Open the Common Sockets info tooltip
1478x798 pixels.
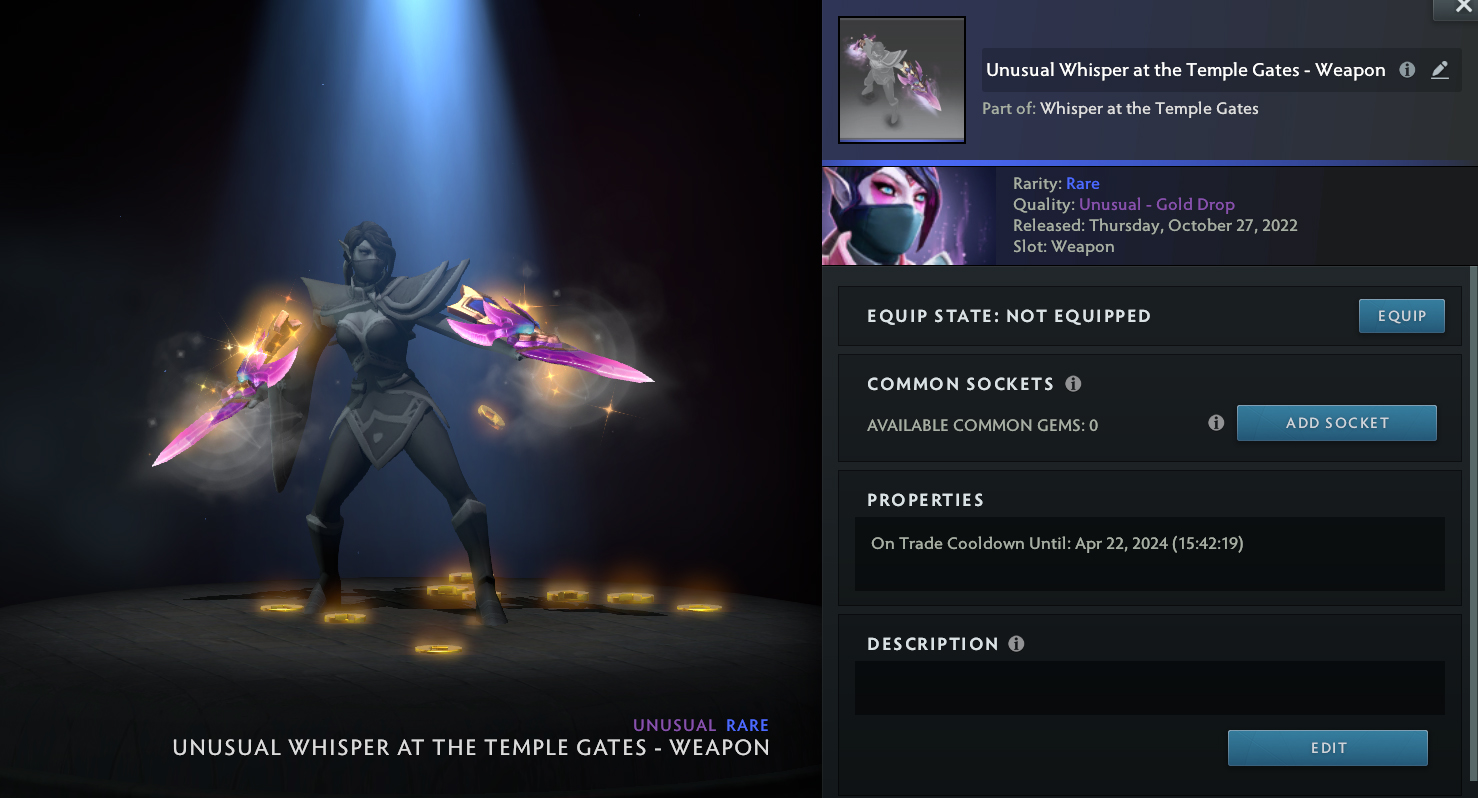1073,384
